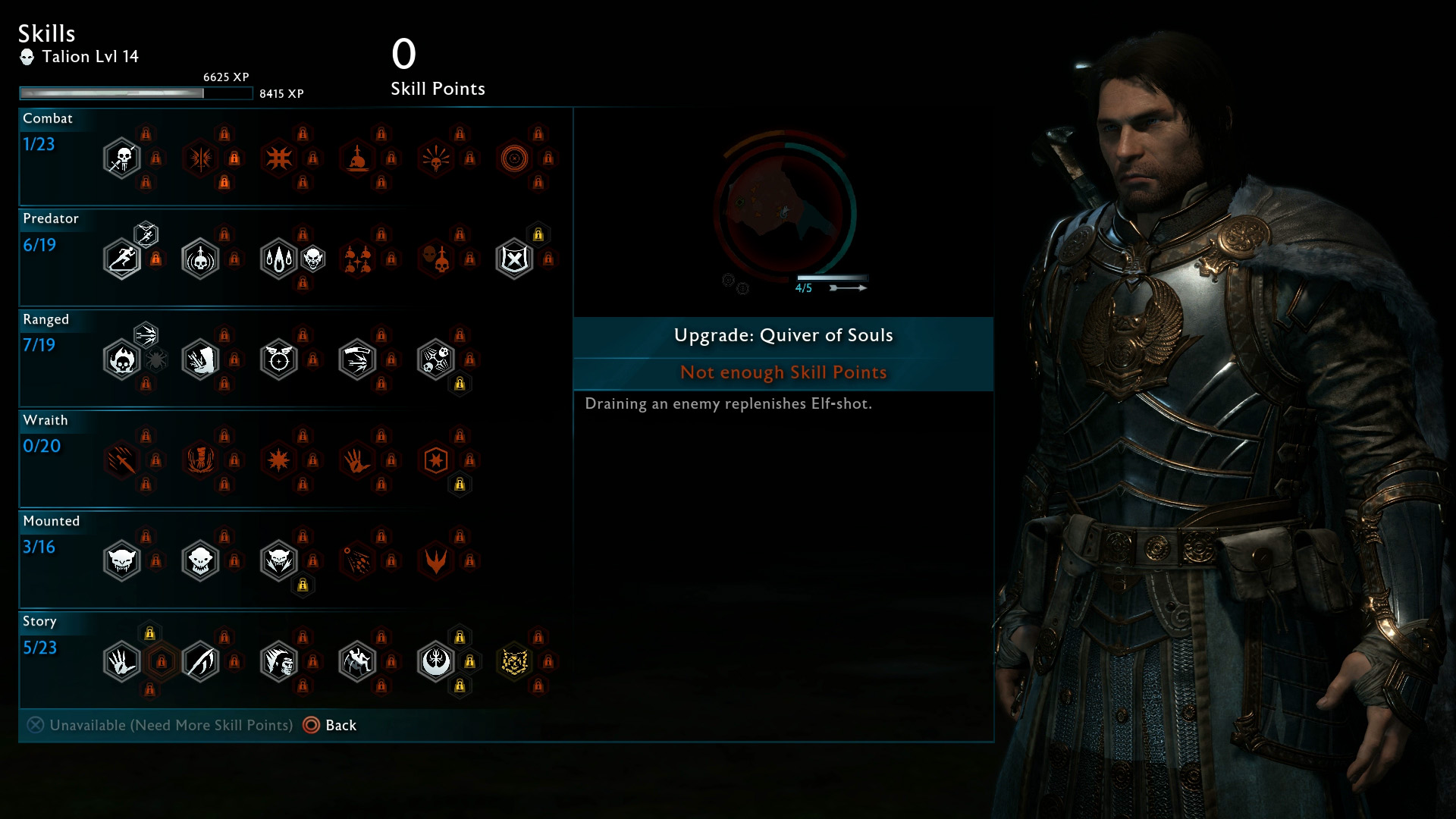Select the locked orange starburst Wraith skill
Screen dimensions: 1456x819
click(278, 460)
